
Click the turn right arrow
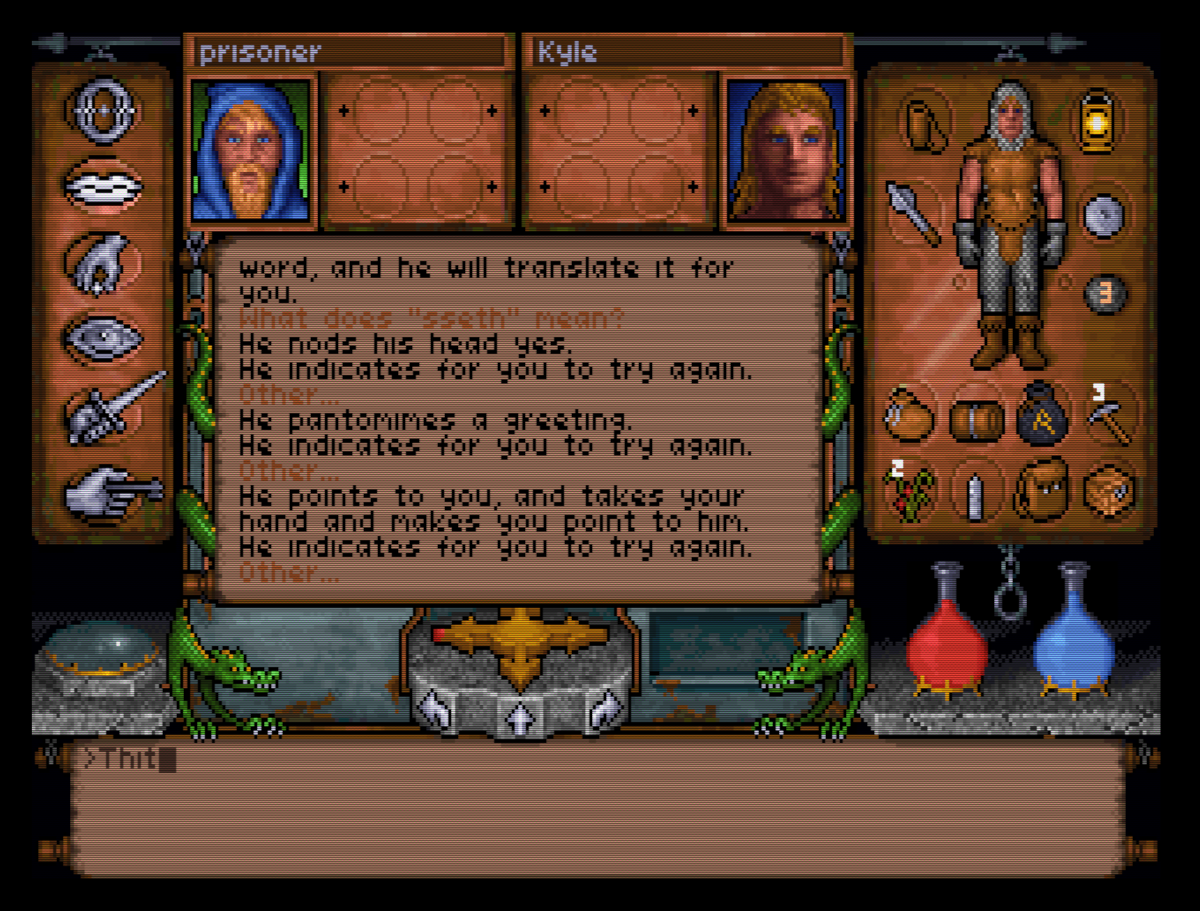[x=602, y=710]
